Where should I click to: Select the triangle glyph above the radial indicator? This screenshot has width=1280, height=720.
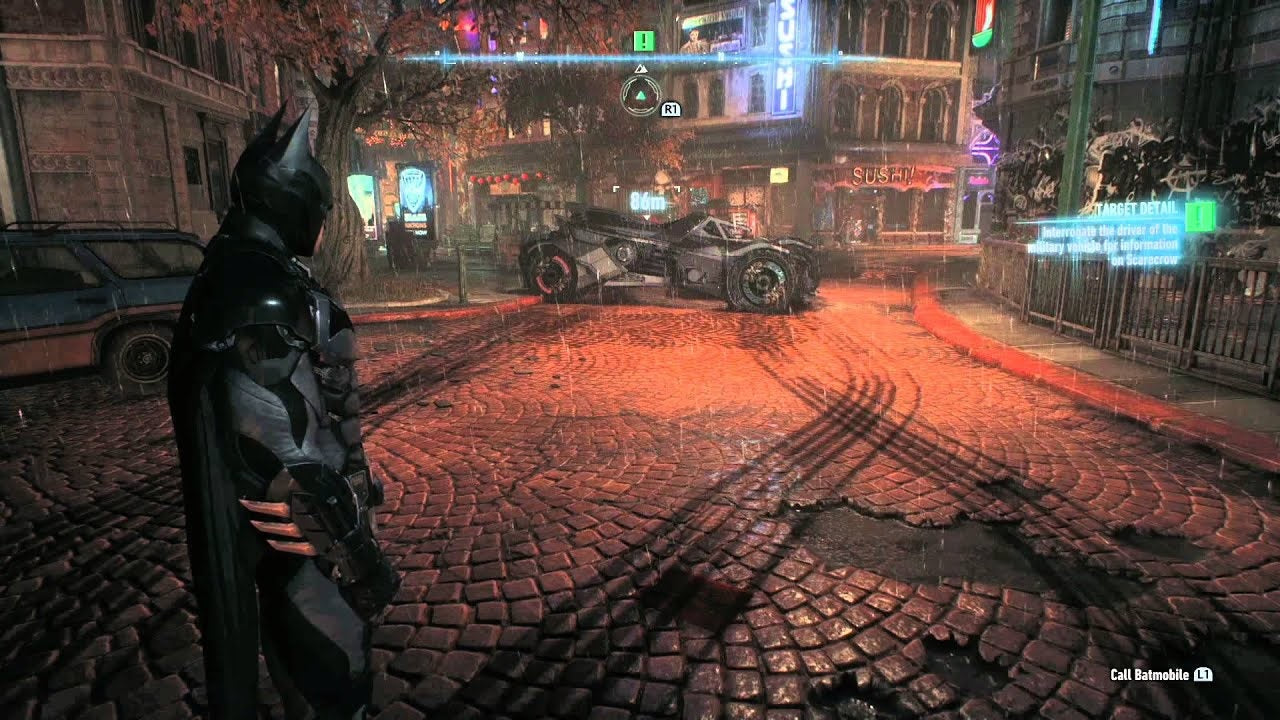(641, 68)
